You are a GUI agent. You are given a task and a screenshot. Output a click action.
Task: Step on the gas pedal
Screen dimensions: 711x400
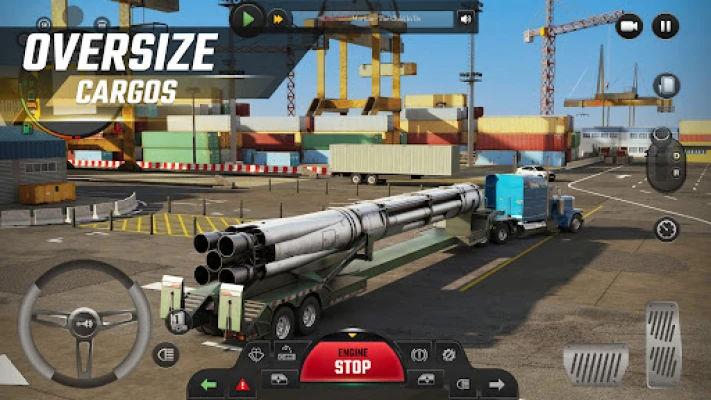click(x=662, y=344)
